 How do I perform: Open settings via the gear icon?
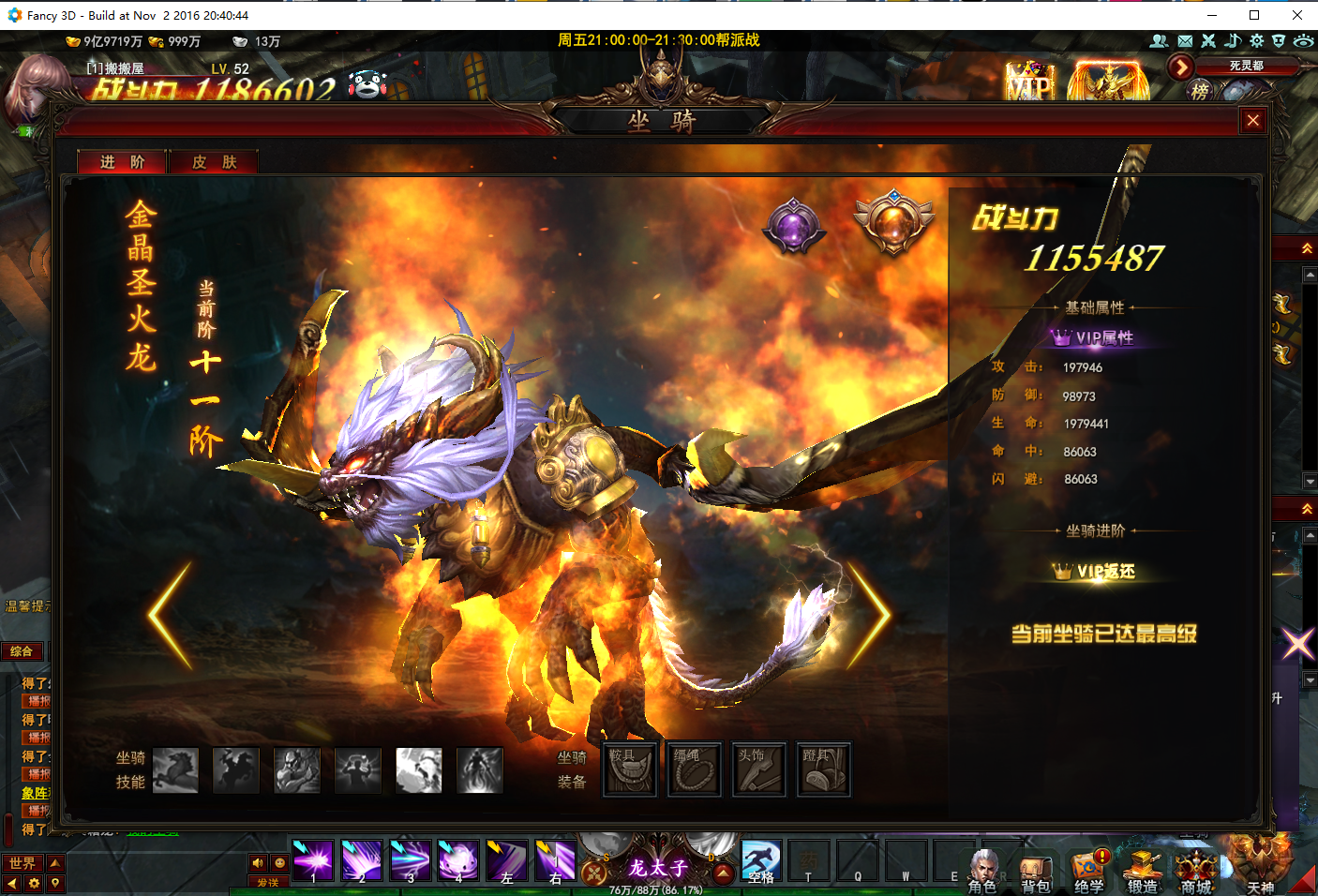pyautogui.click(x=1256, y=41)
